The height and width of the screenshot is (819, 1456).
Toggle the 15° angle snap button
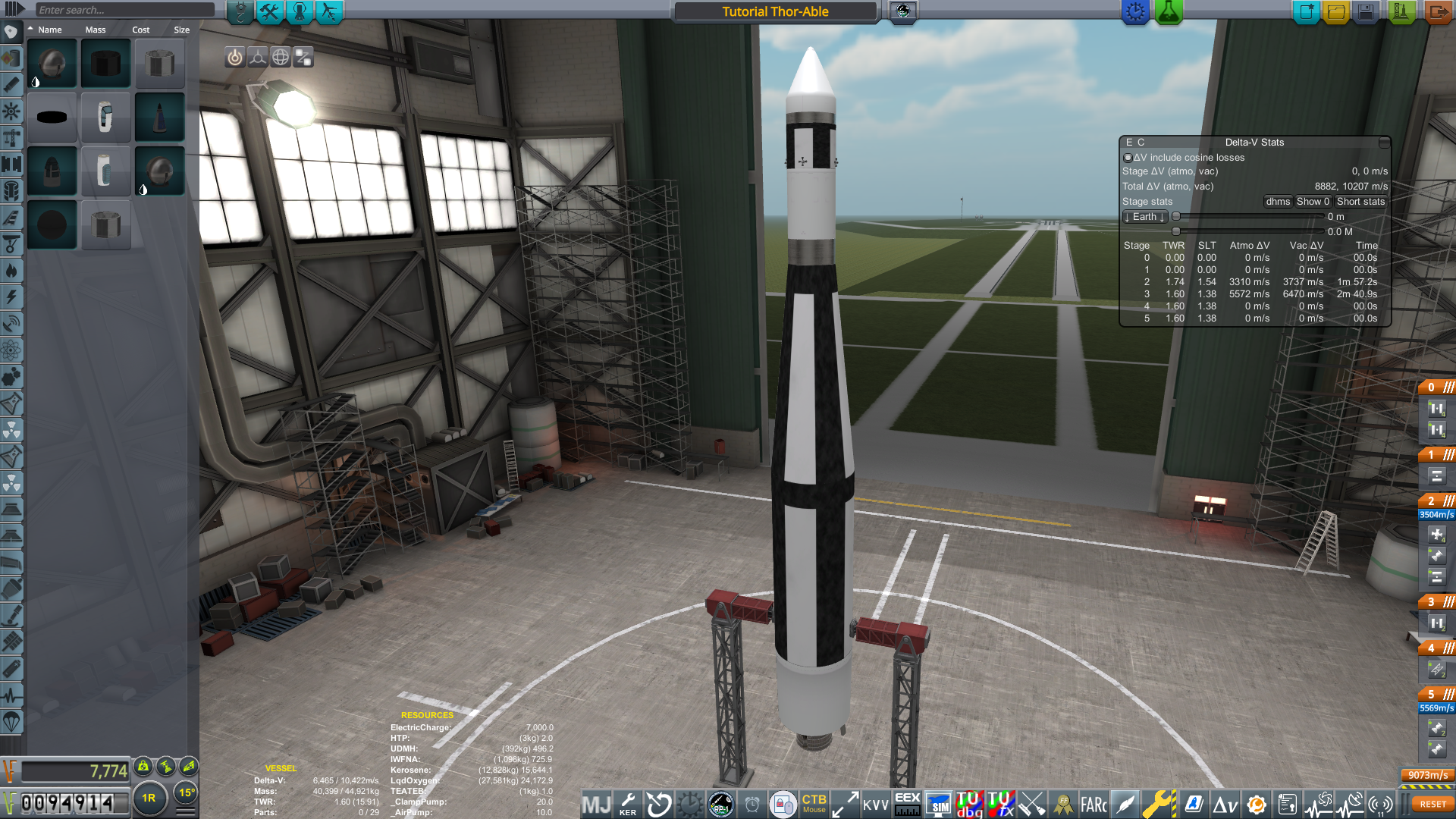click(x=187, y=792)
